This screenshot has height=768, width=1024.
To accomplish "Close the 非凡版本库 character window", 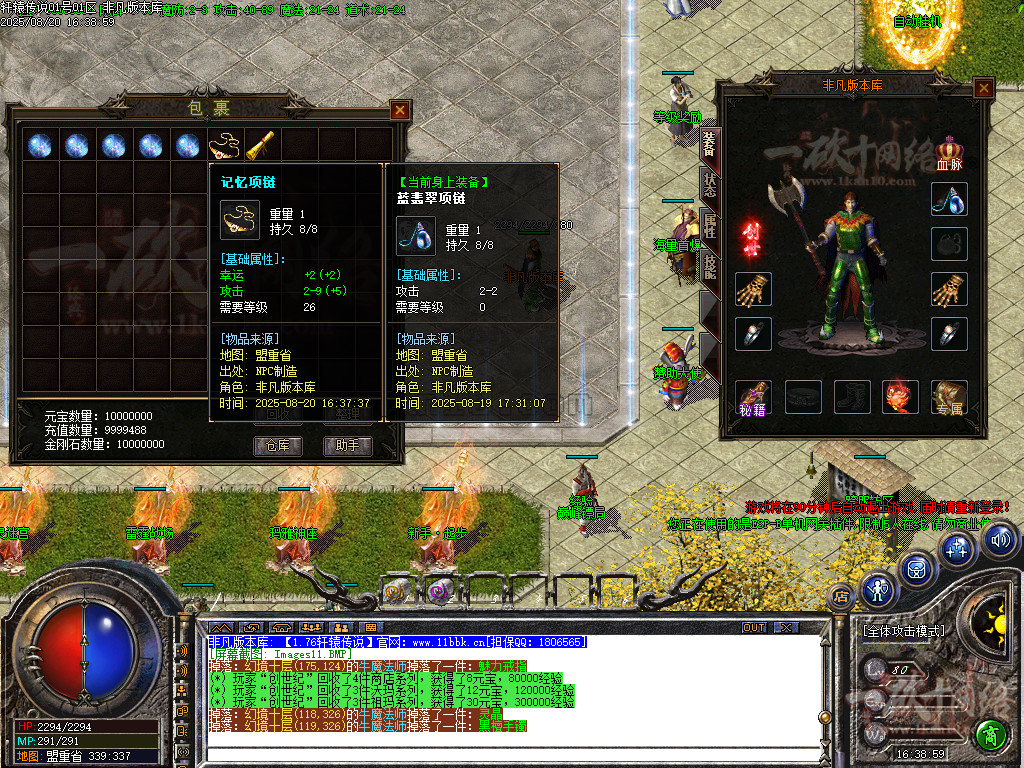I will point(984,88).
